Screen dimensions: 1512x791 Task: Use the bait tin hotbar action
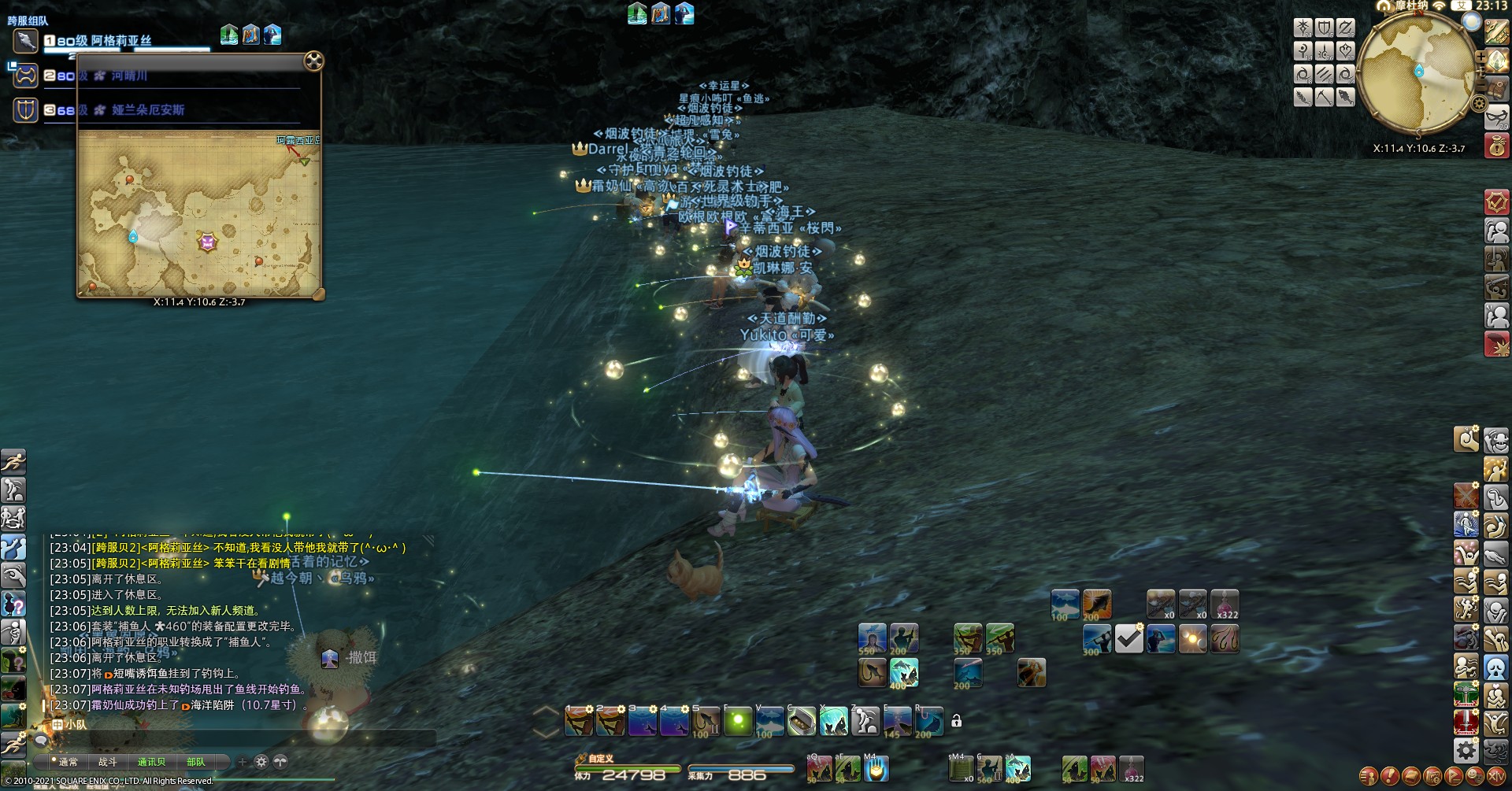[x=802, y=721]
